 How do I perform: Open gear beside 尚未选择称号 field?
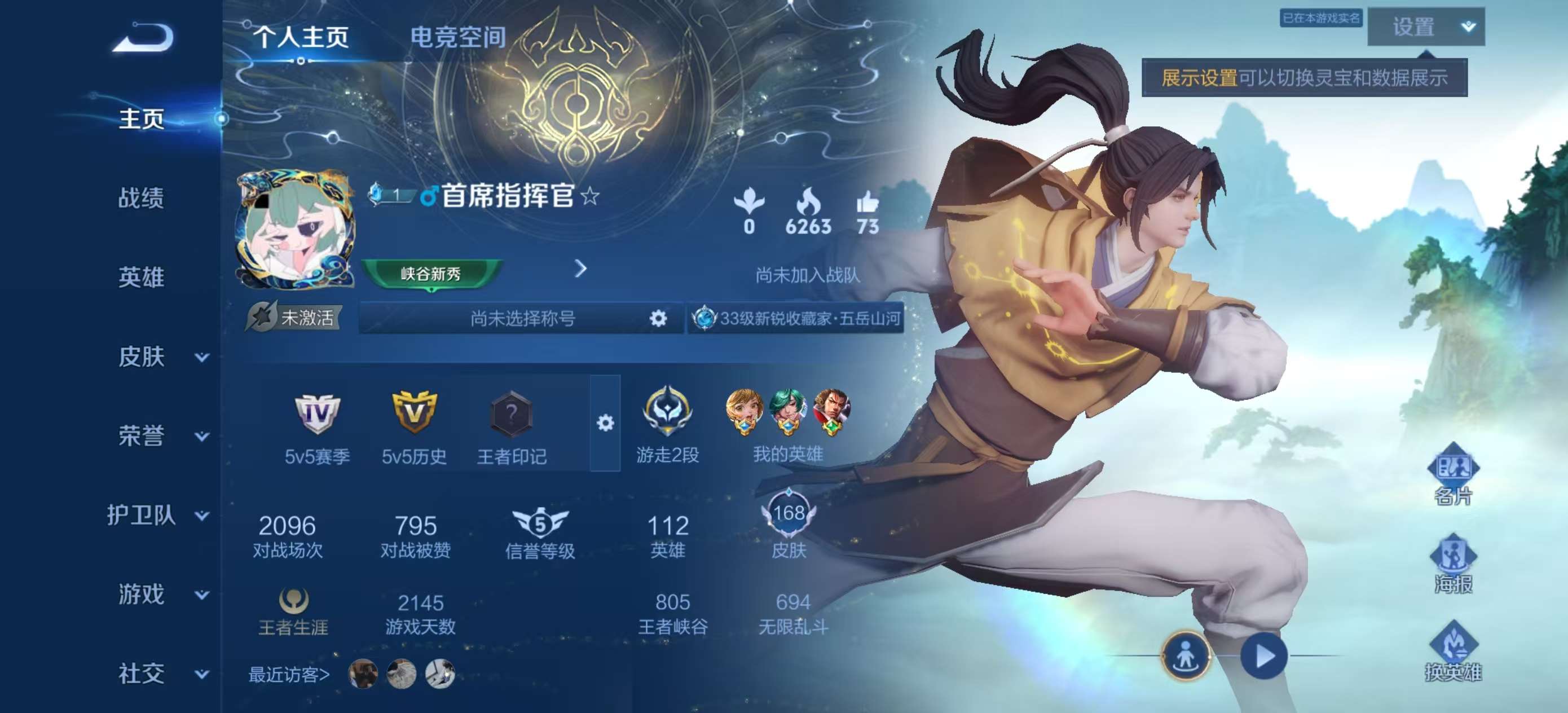coord(660,318)
